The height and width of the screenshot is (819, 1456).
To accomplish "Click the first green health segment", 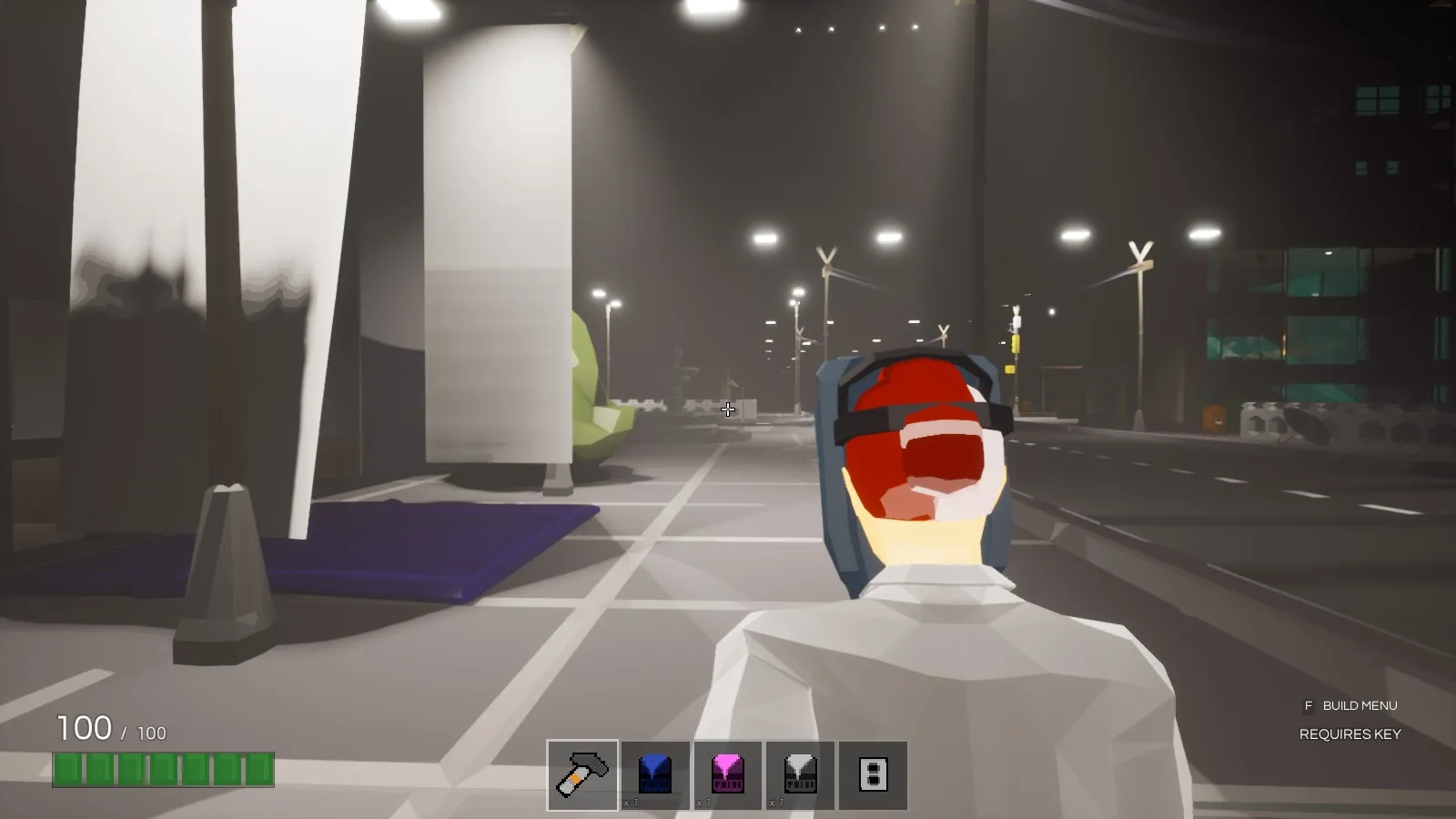I will (66, 770).
